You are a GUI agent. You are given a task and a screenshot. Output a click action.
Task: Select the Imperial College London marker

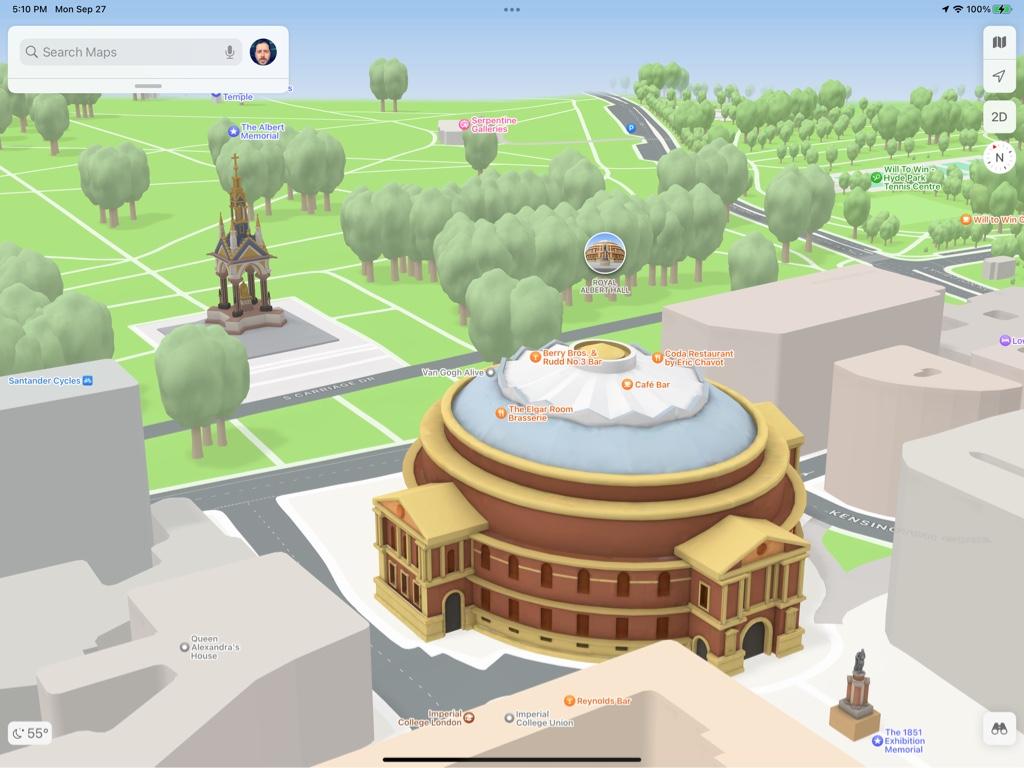[x=469, y=717]
